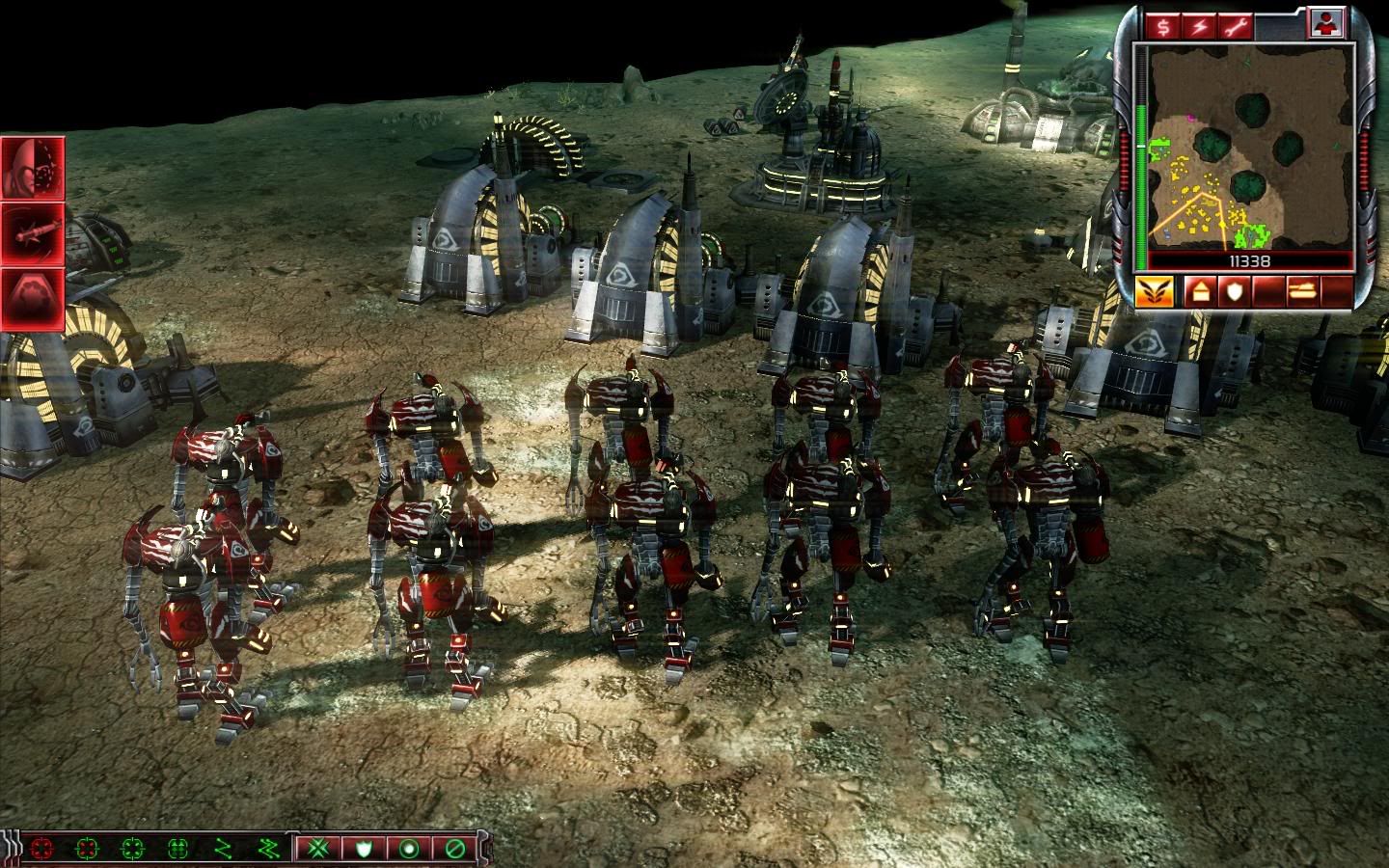Pick the single zigzag waypoint icon
The image size is (1389, 868).
(x=223, y=850)
